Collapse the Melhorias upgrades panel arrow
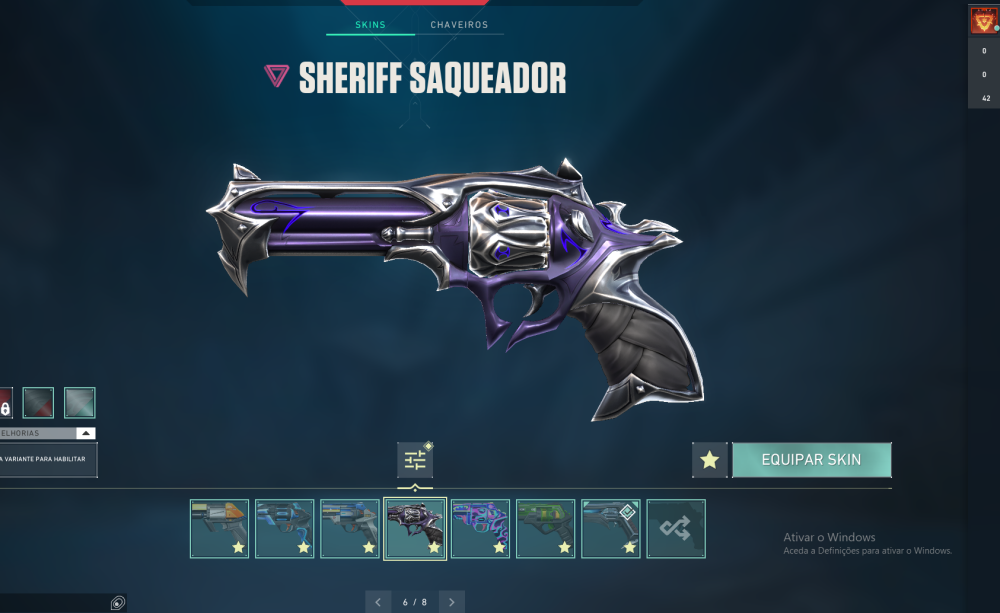The width and height of the screenshot is (1000, 613). [x=86, y=433]
